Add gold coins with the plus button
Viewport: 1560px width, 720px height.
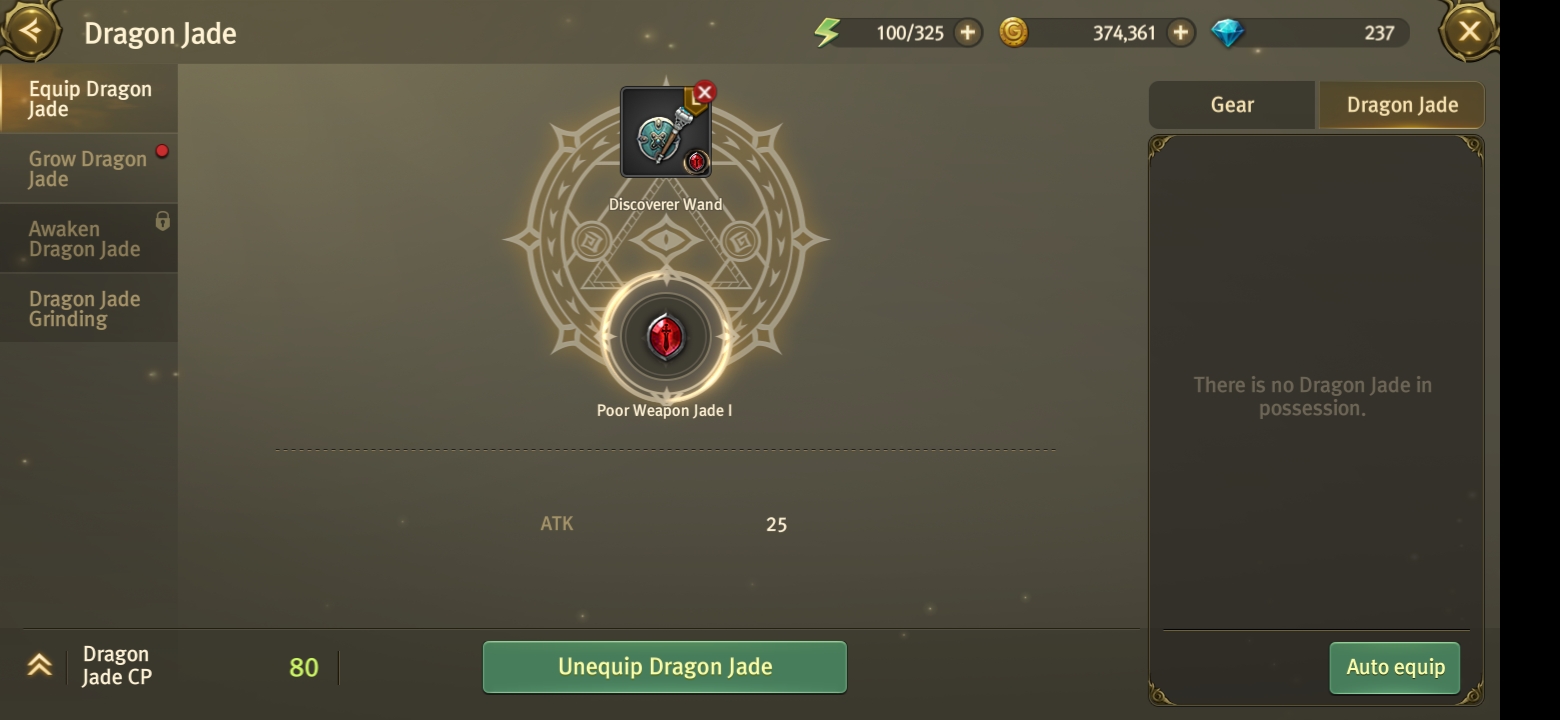point(1181,33)
